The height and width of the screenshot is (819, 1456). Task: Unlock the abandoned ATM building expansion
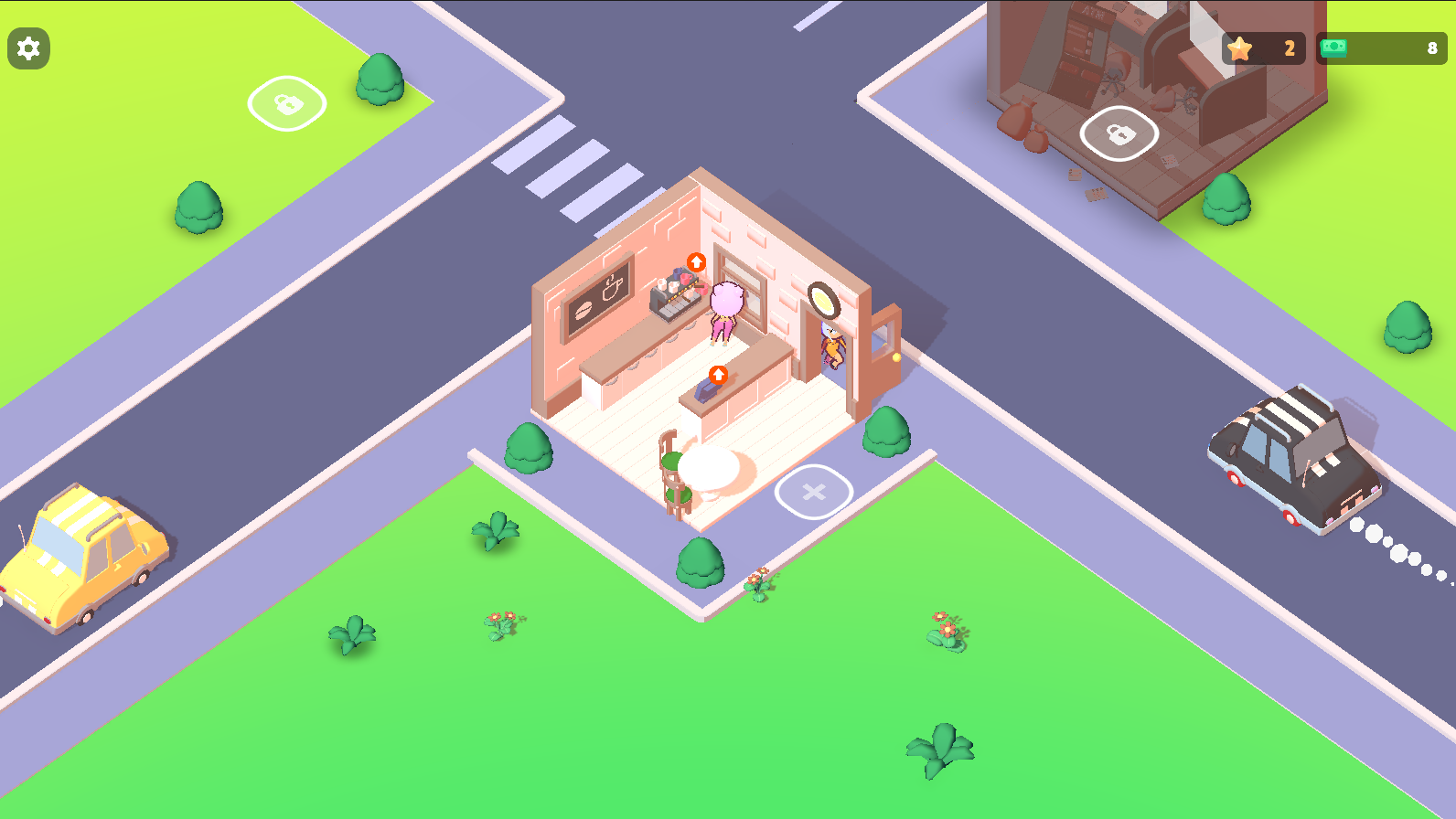click(x=1119, y=133)
